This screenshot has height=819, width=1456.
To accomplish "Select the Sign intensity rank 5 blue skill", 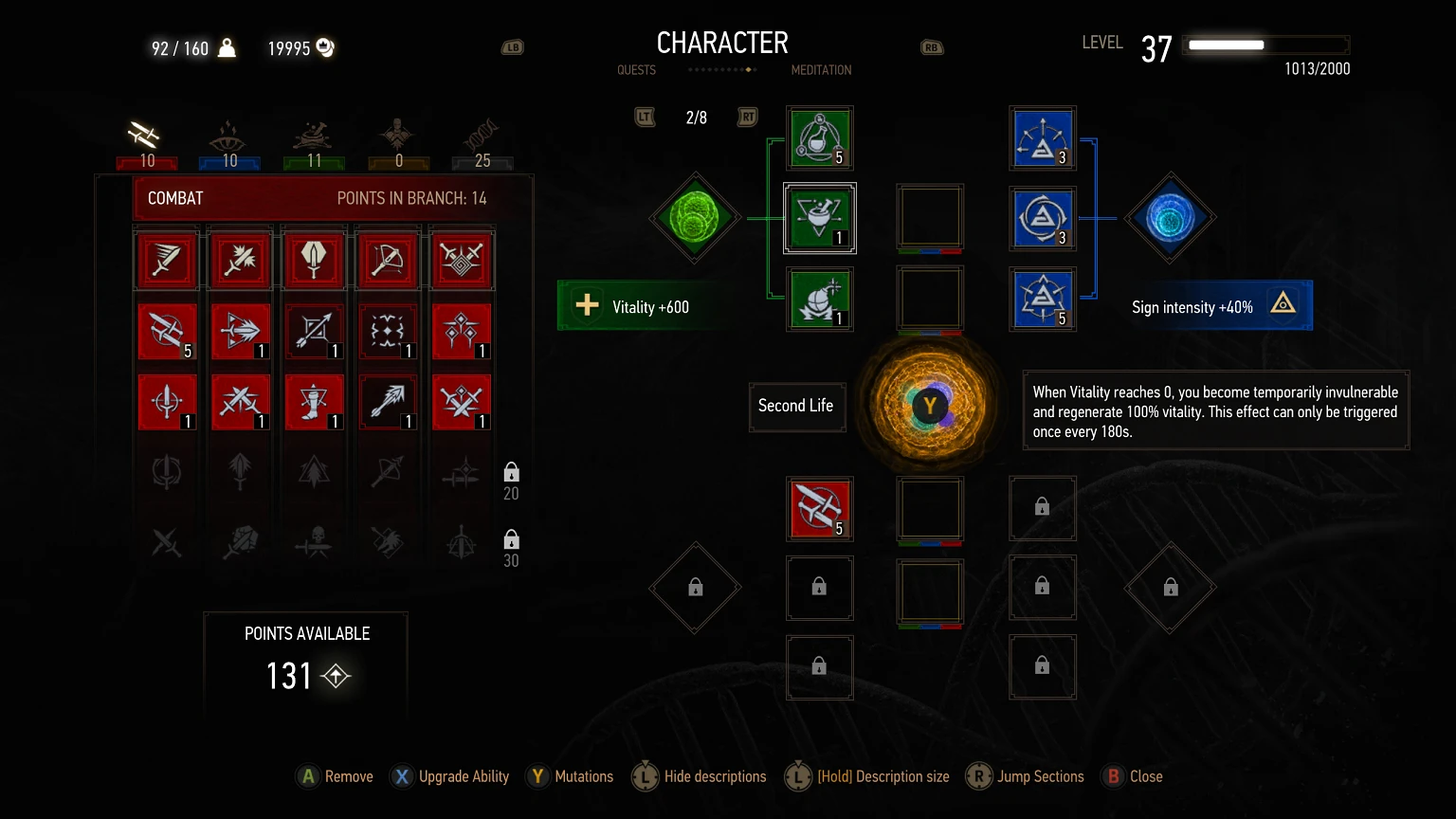I will pos(1043,299).
